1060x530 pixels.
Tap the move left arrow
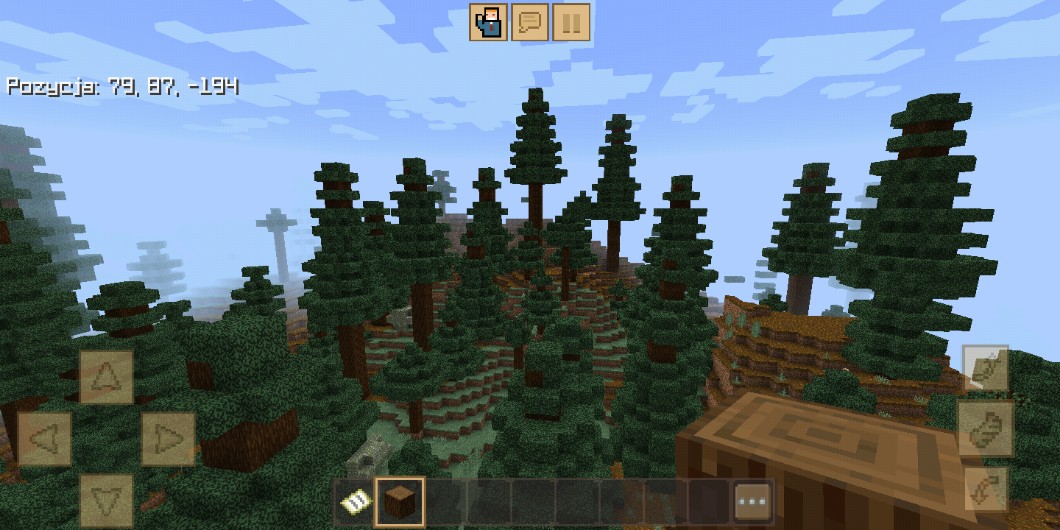pyautogui.click(x=45, y=438)
